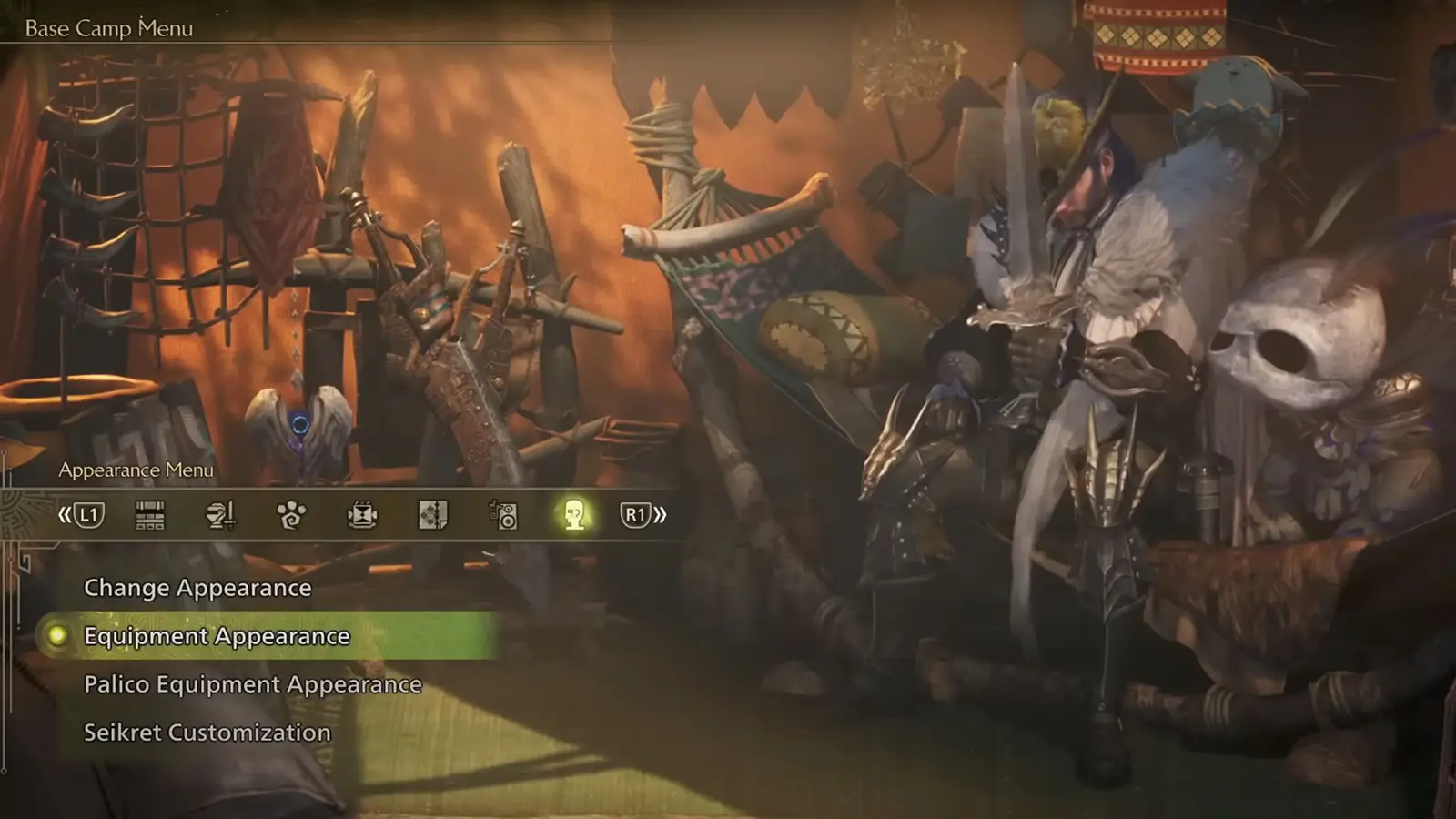Choose Seikret Customization from the menu
This screenshot has width=1456, height=819.
206,732
